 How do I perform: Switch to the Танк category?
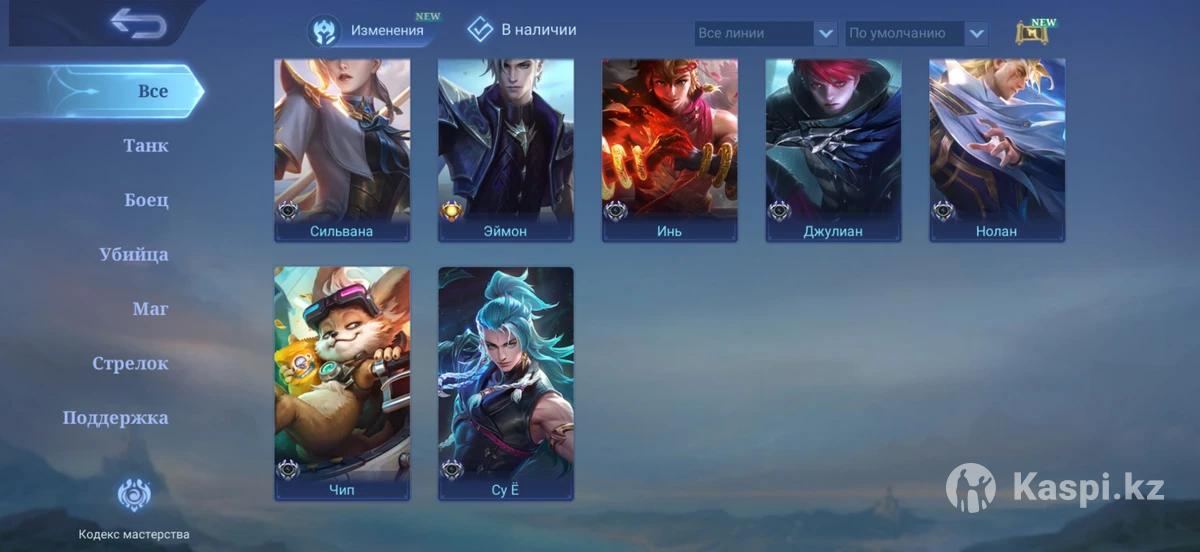pos(146,146)
